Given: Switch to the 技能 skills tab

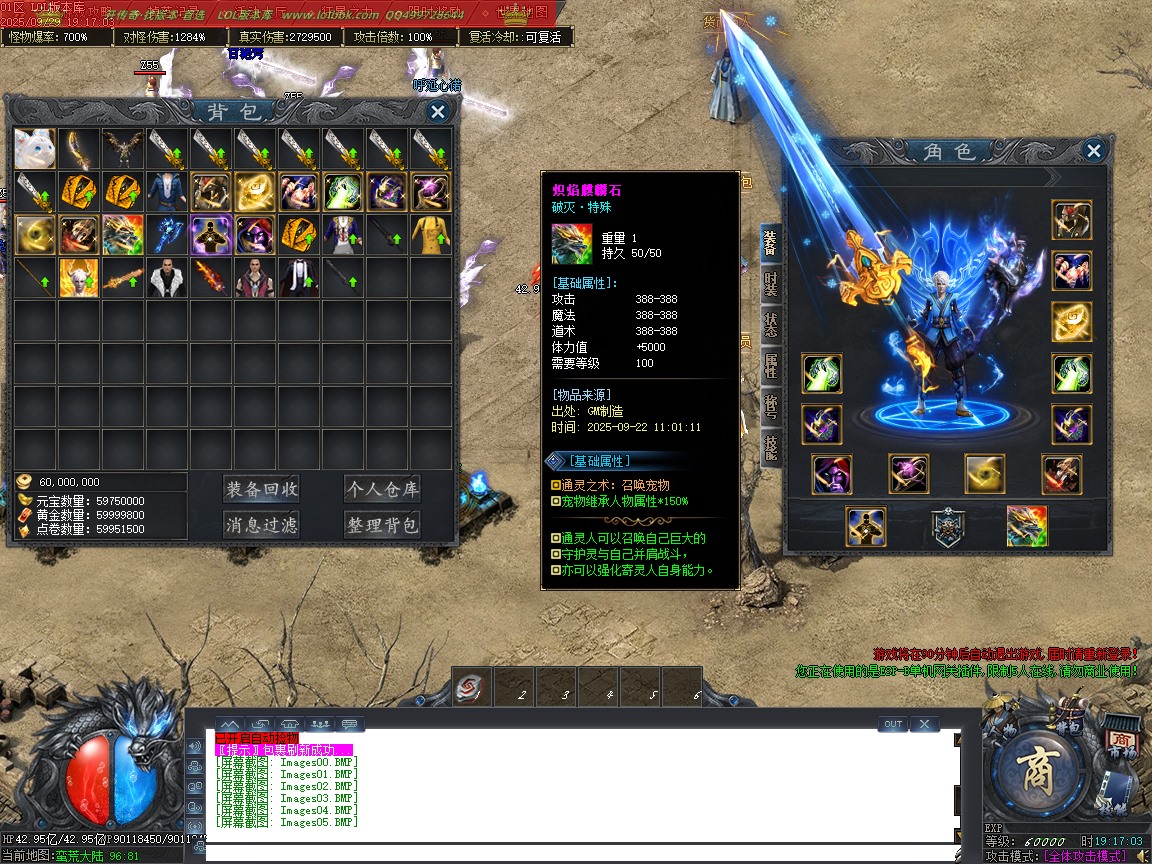Looking at the screenshot, I should pos(770,447).
